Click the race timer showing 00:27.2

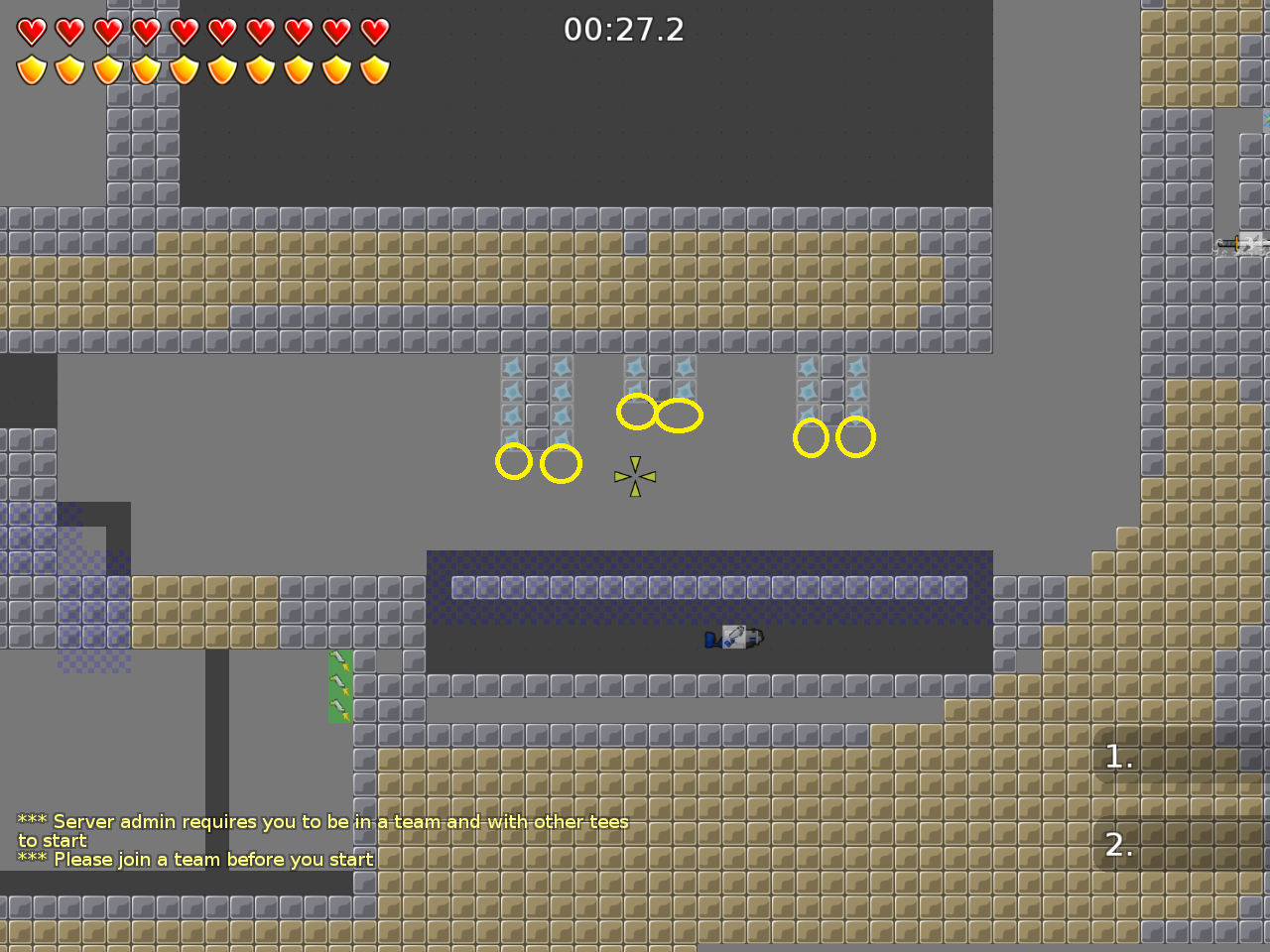624,31
